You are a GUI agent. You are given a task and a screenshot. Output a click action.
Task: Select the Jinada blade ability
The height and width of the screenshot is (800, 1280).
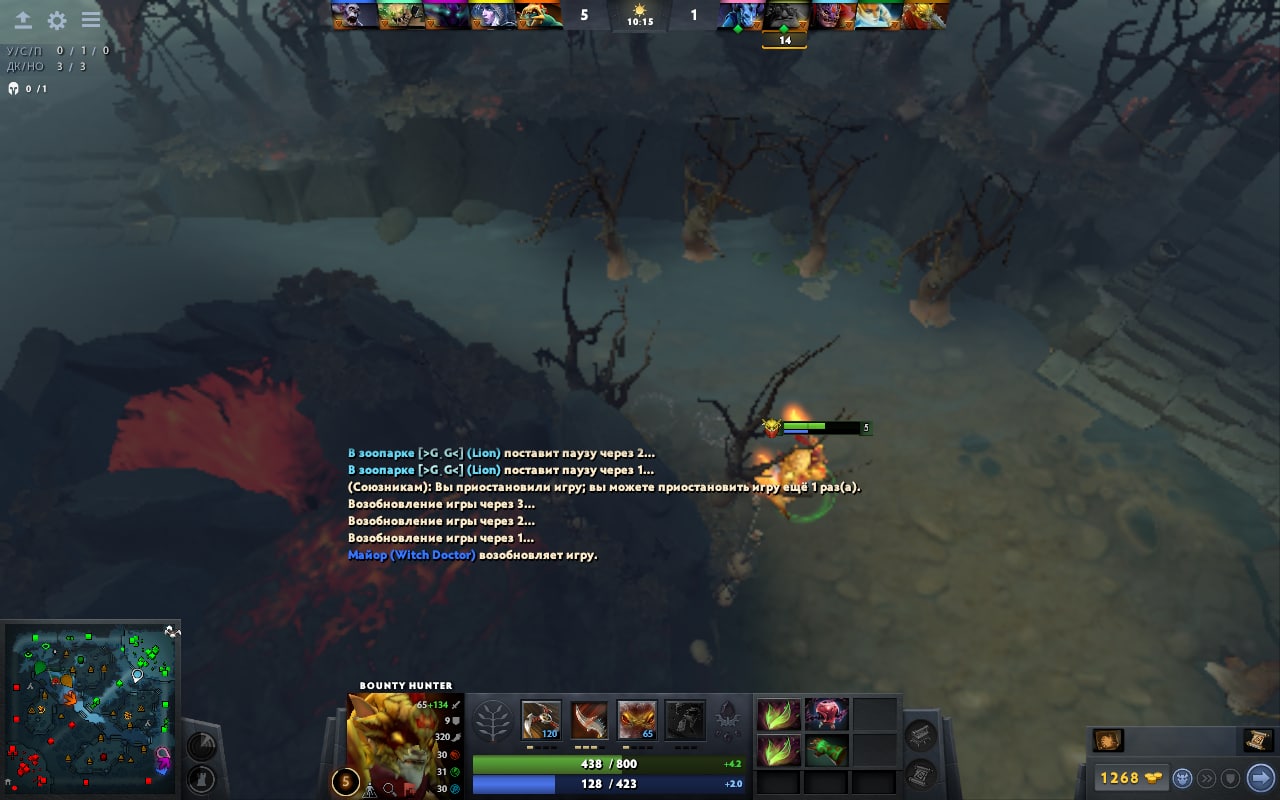click(589, 720)
